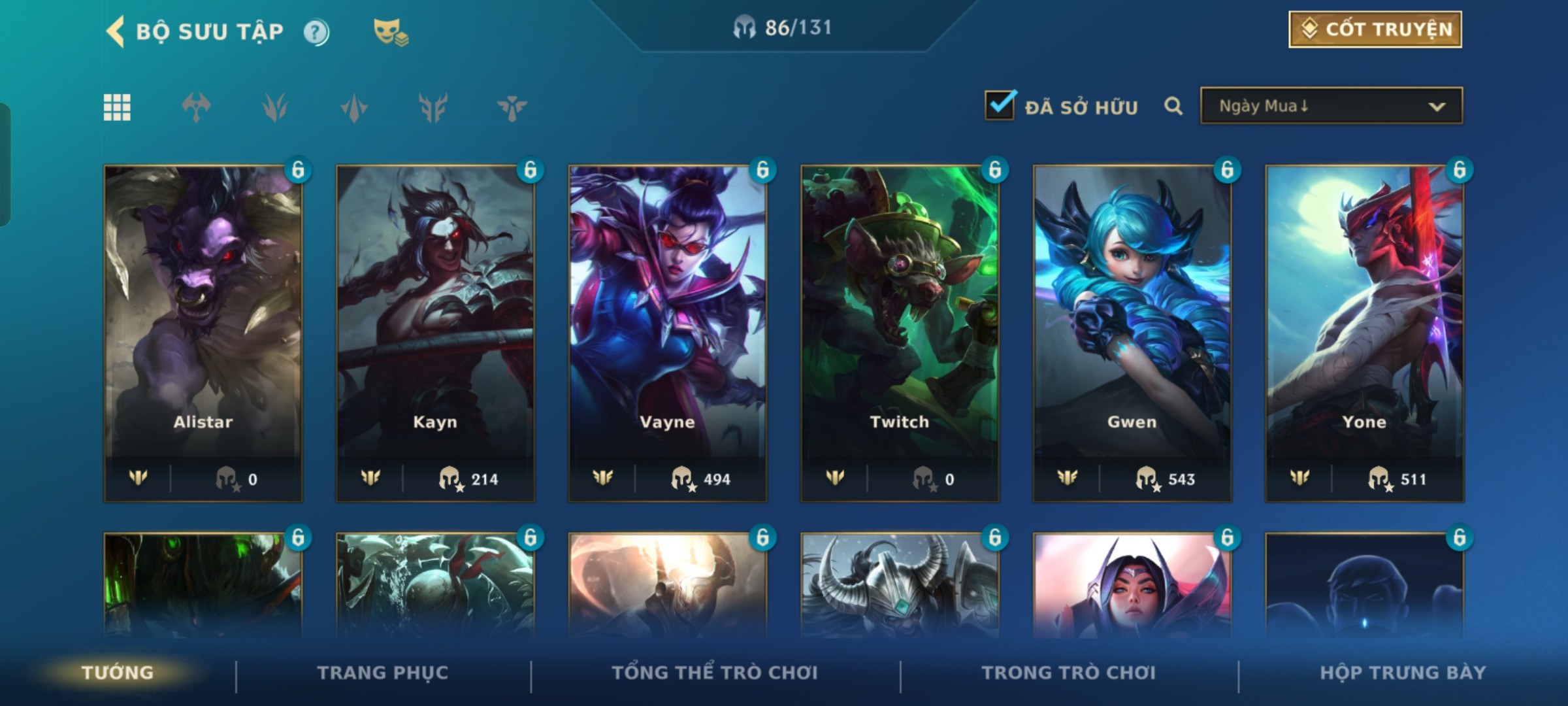Open the Tổng Thể Trò Chơi tab
Image resolution: width=1568 pixels, height=706 pixels.
pyautogui.click(x=715, y=673)
